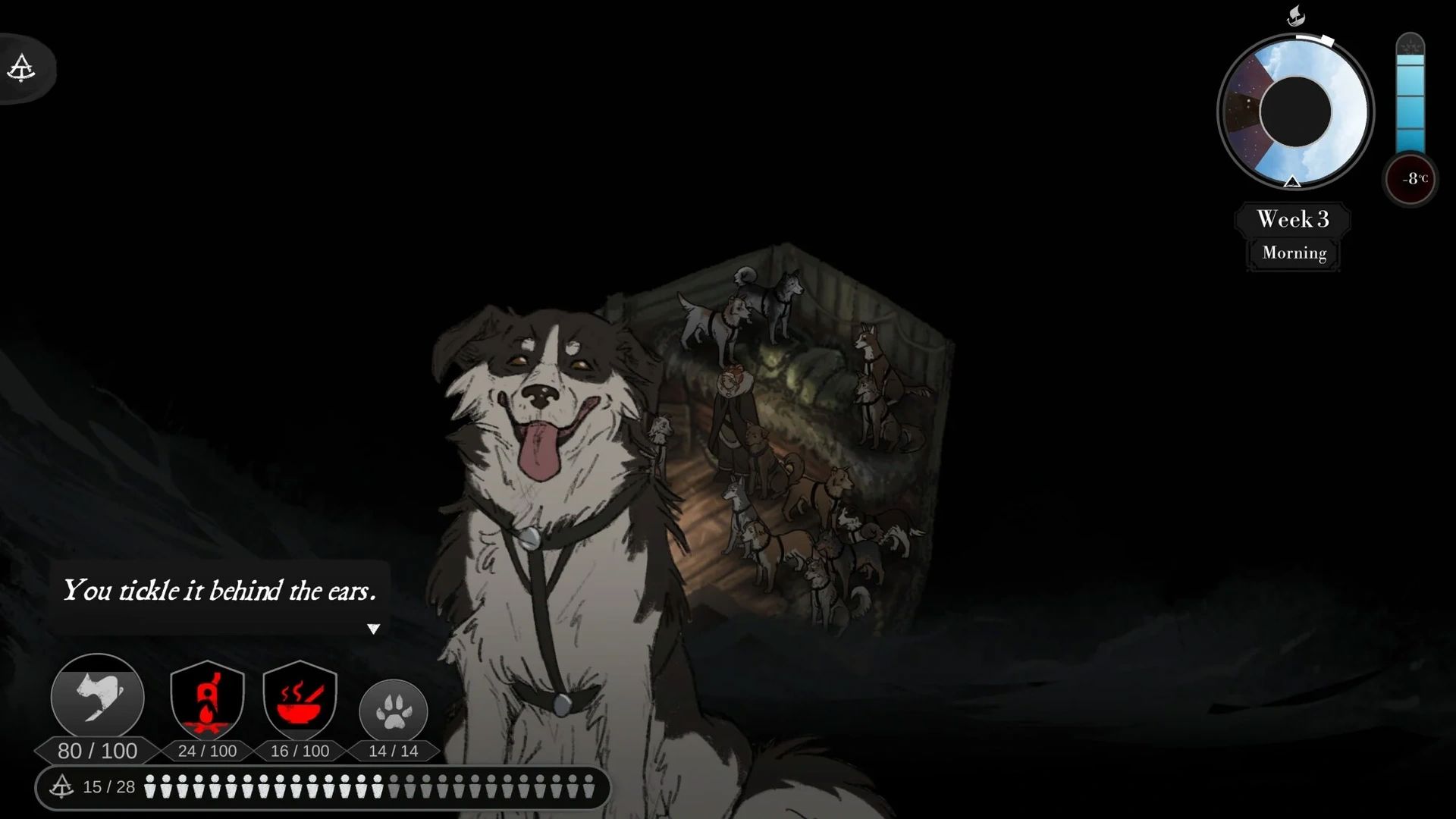Inspect the day-night cycle dial
The height and width of the screenshot is (819, 1456).
pyautogui.click(x=1295, y=111)
